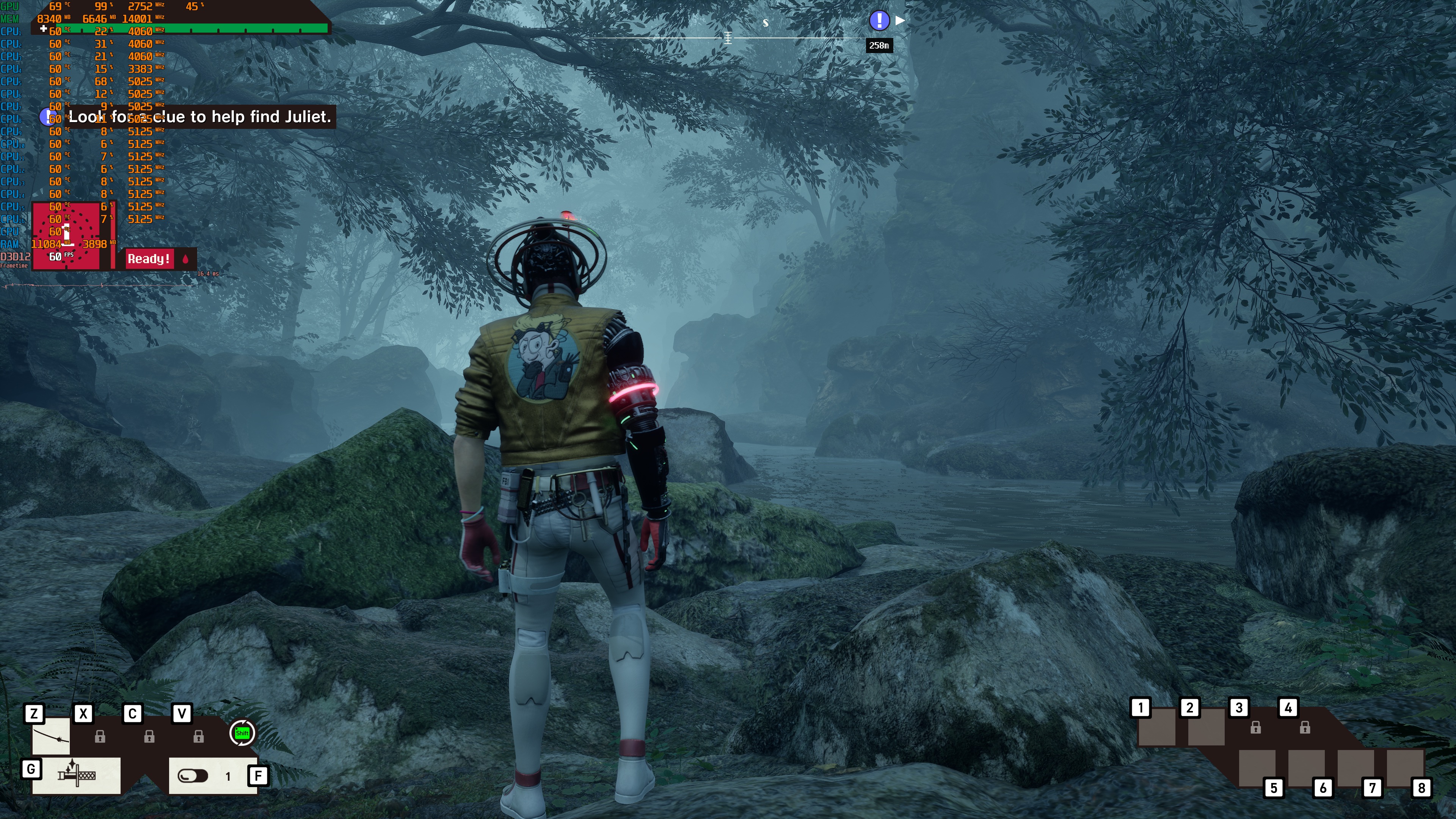
Task: Select the katana weapon slot
Action: coord(51,736)
